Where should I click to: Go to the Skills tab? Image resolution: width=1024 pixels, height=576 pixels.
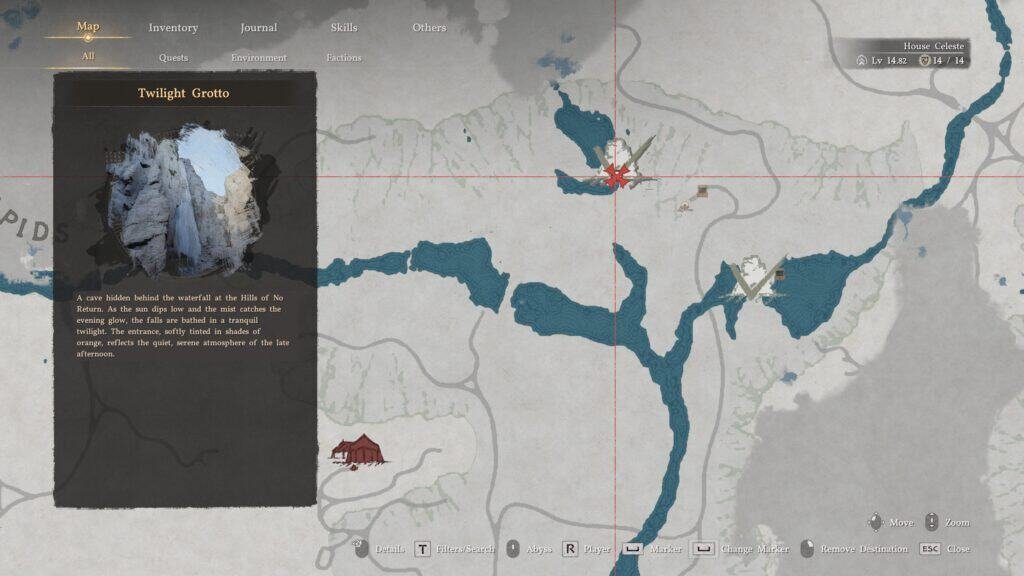[344, 28]
